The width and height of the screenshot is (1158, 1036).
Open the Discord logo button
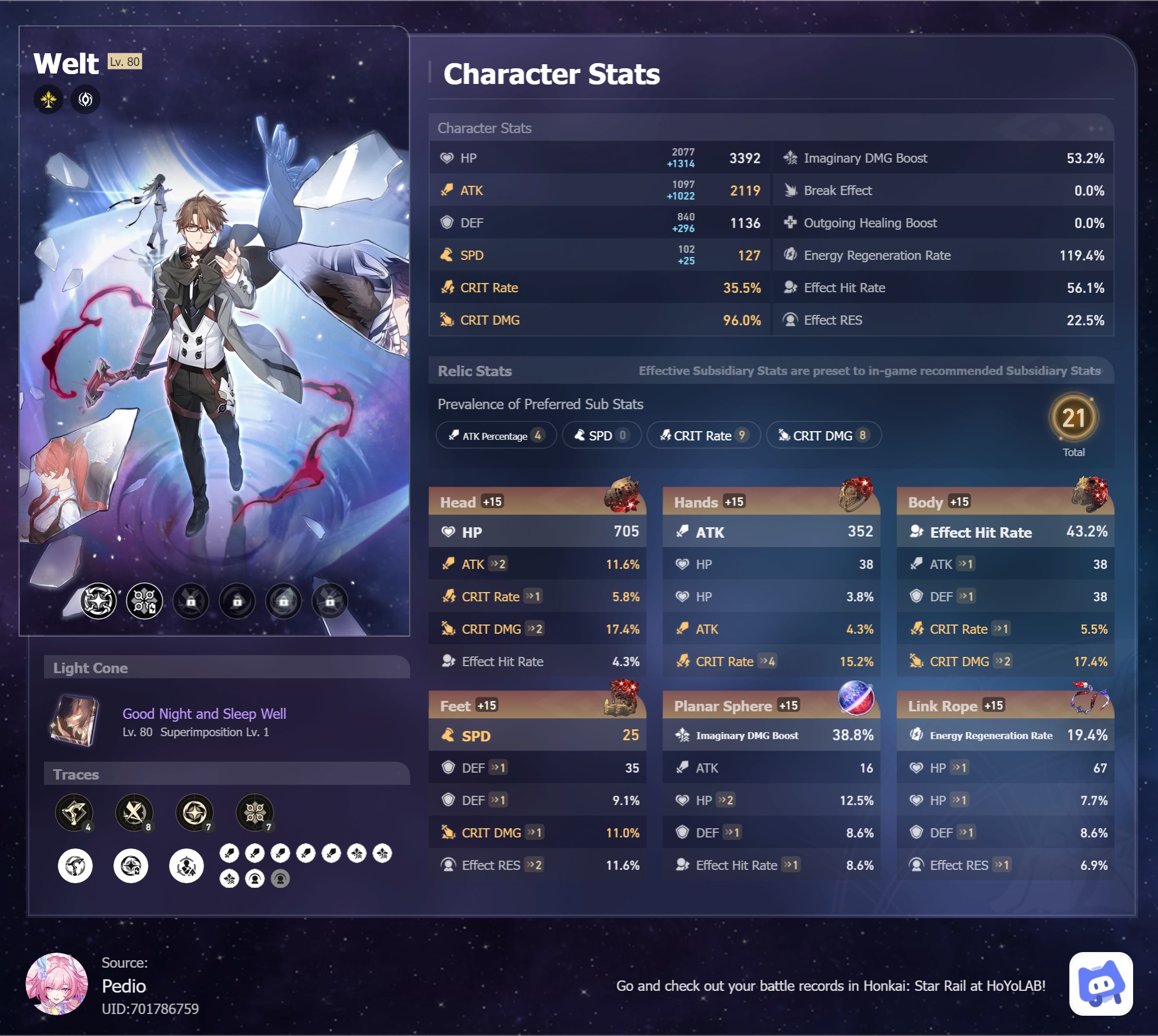[1101, 984]
